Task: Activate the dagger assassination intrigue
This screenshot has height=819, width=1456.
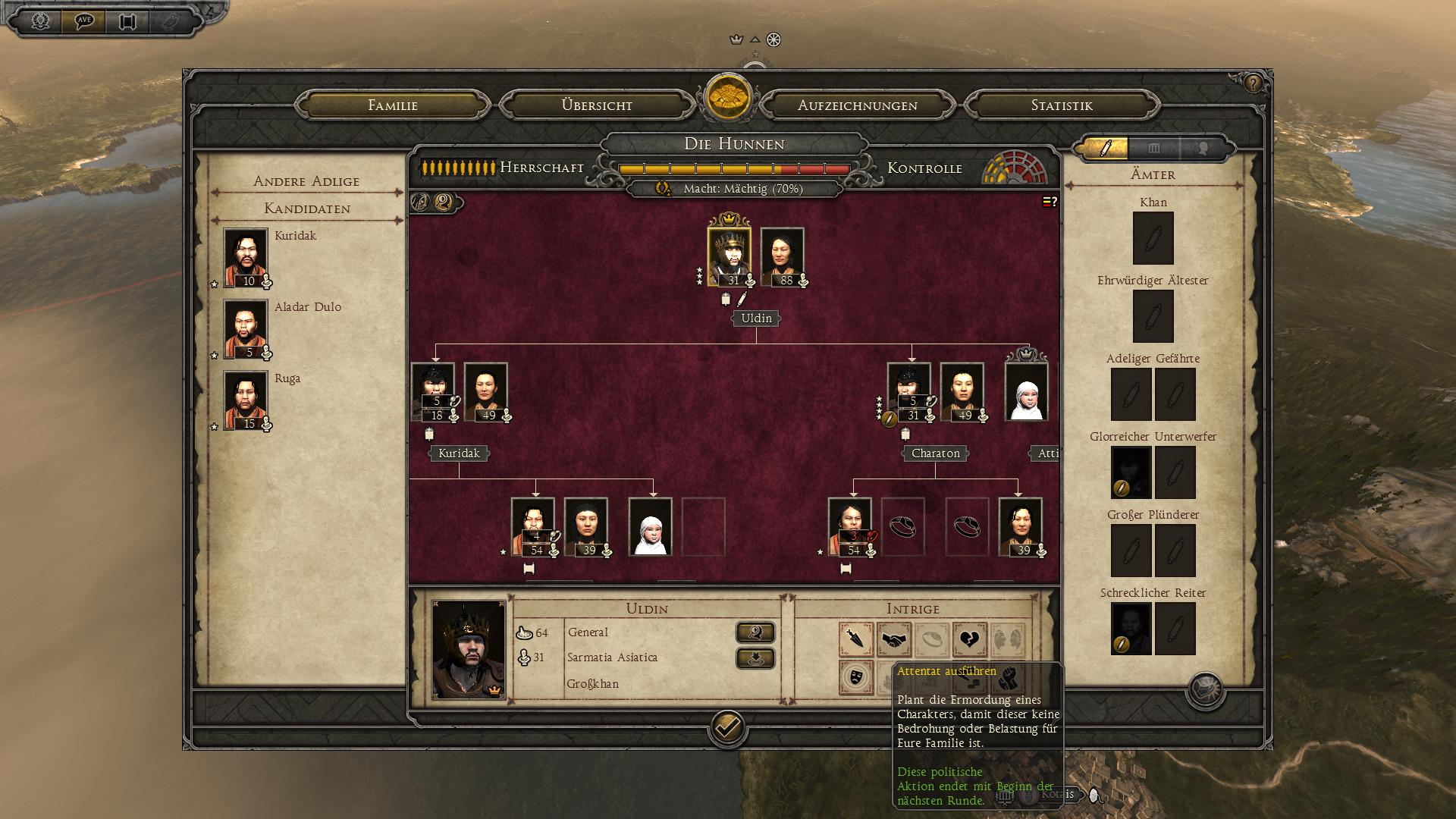Action: (856, 640)
